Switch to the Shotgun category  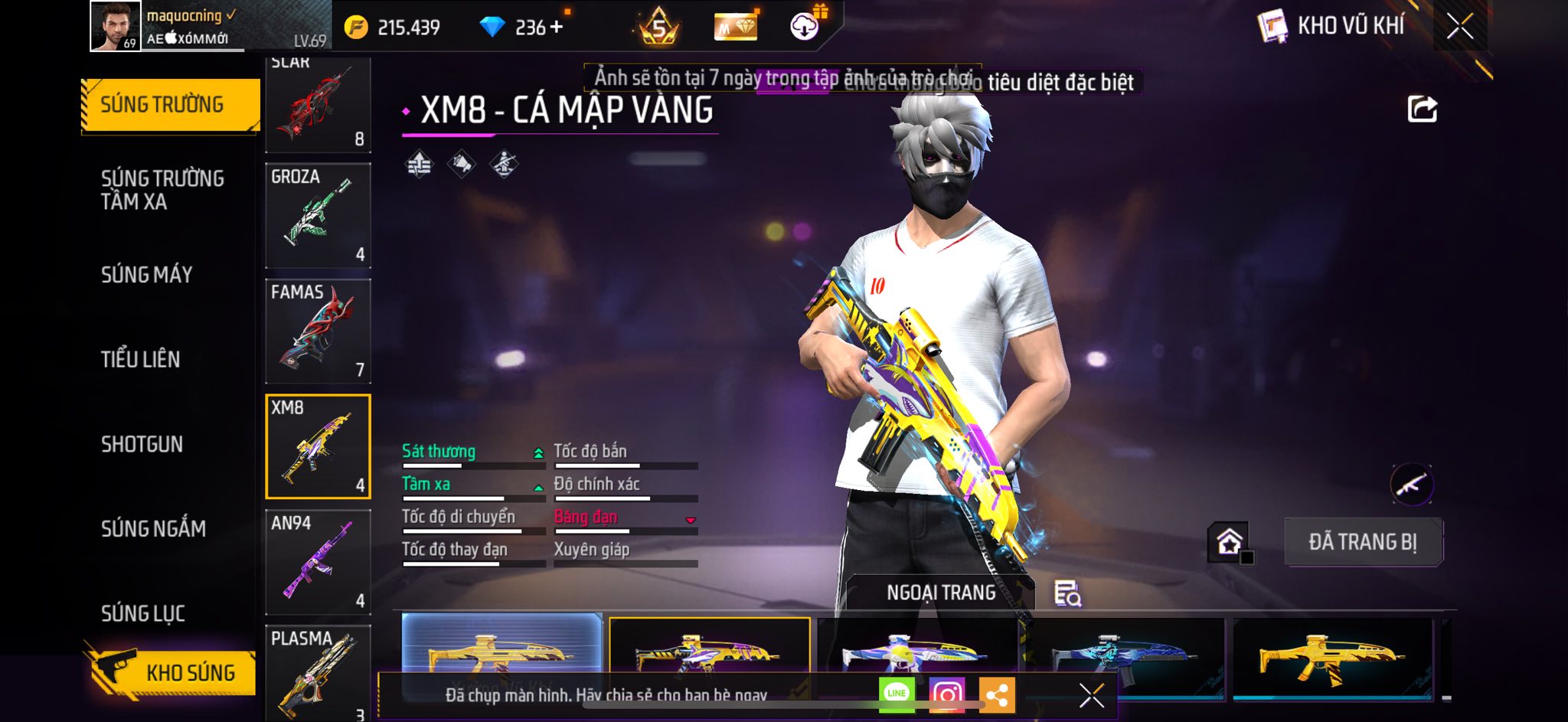coord(142,444)
